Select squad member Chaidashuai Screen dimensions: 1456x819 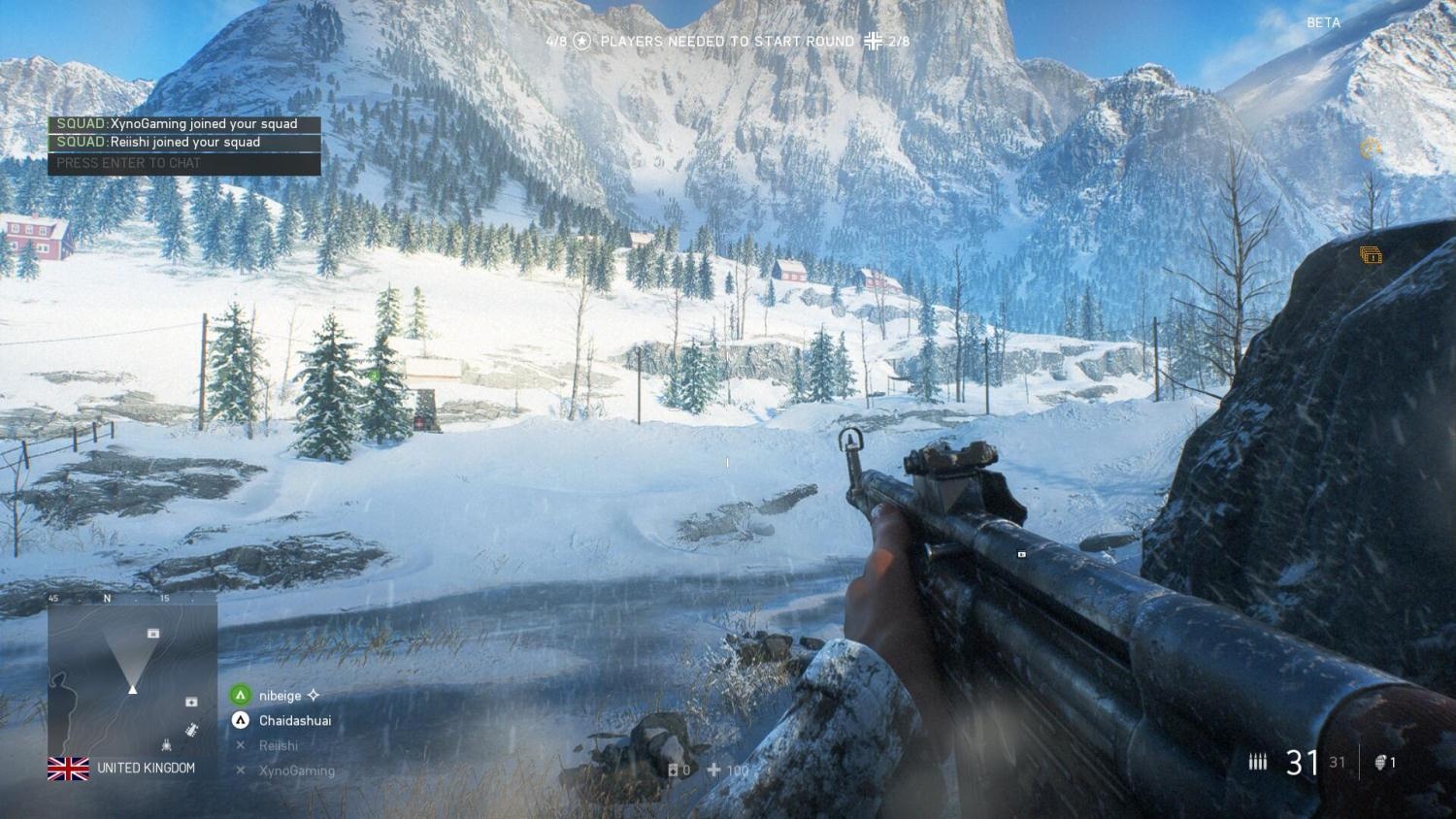click(294, 721)
